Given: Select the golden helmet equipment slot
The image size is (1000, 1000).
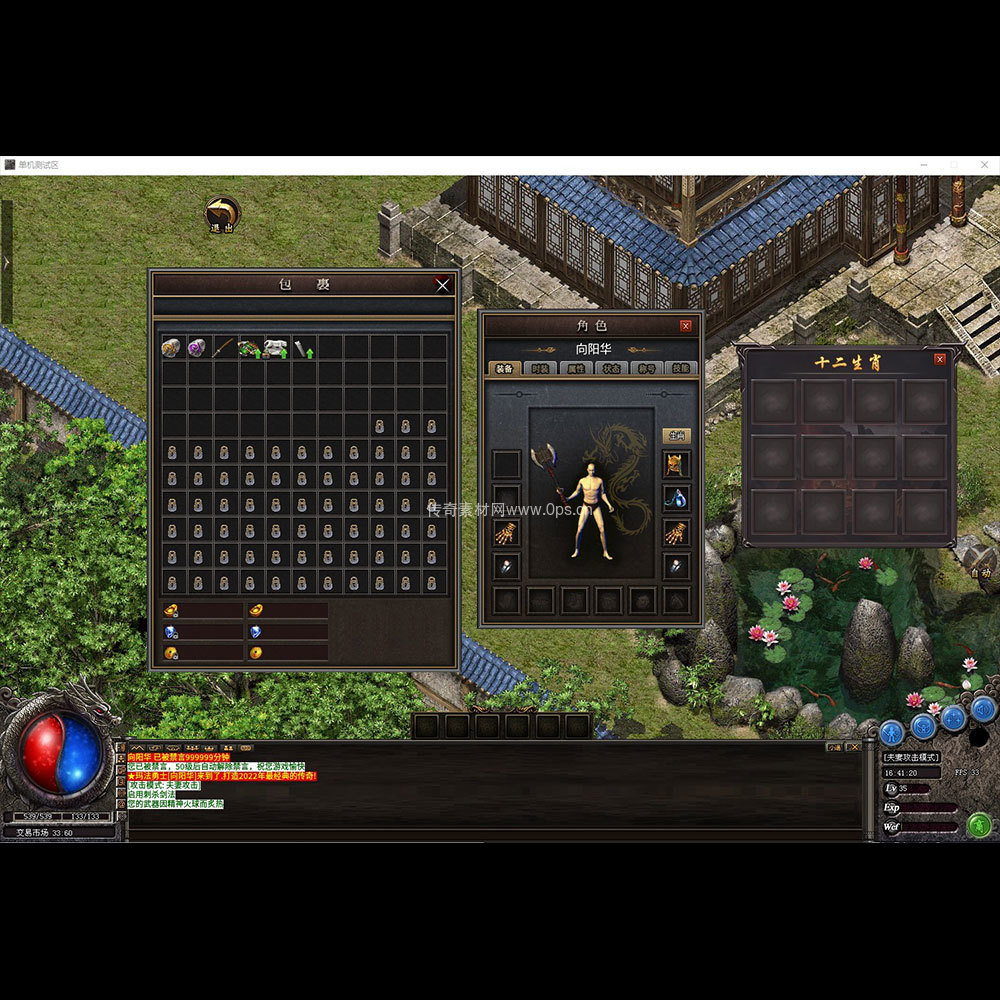Looking at the screenshot, I should point(676,465).
